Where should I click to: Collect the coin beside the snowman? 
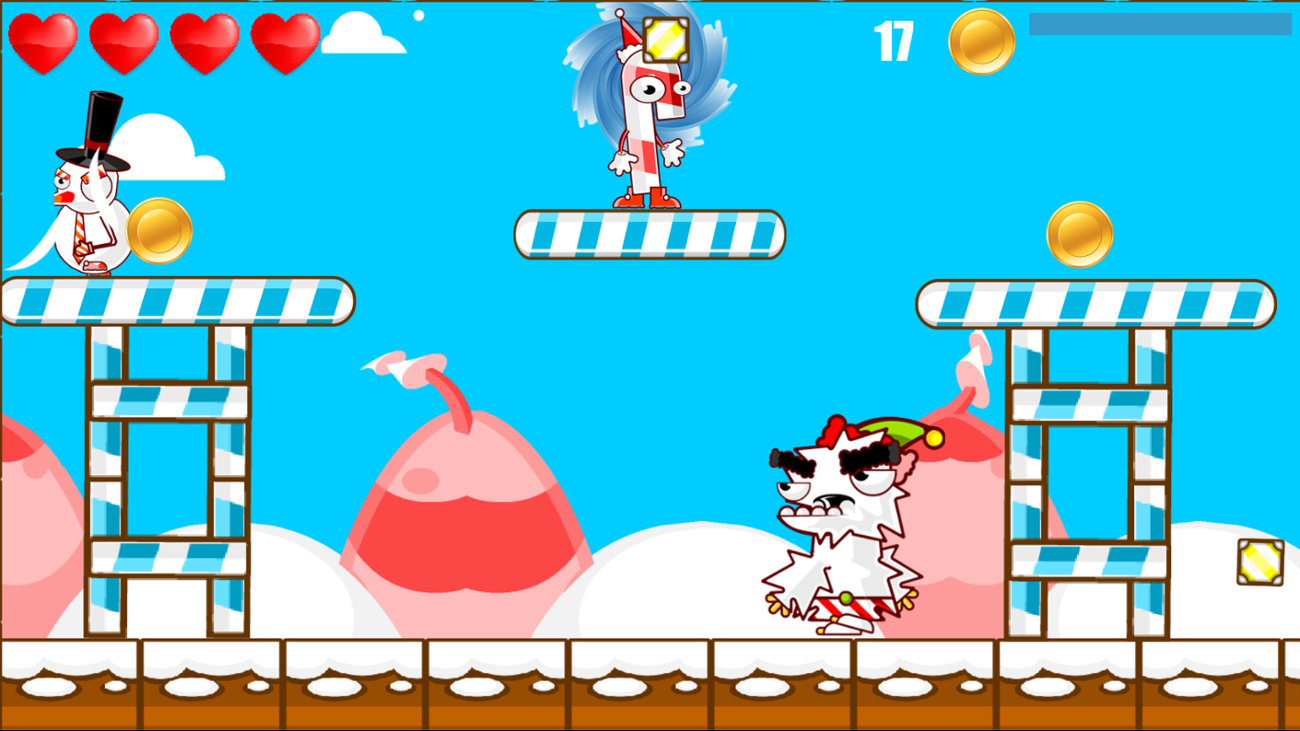tap(158, 231)
